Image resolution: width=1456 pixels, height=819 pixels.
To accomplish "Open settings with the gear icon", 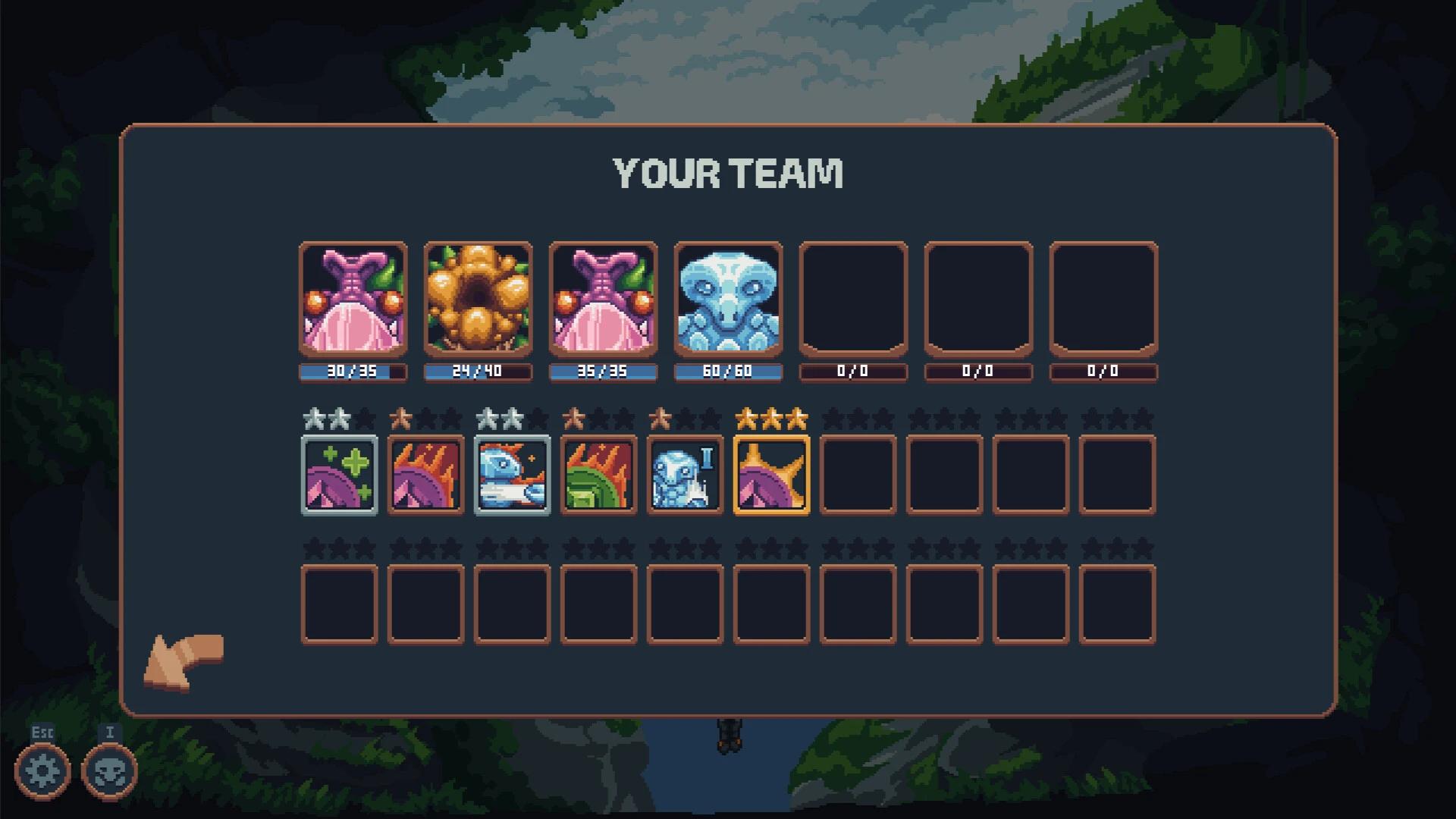I will tap(43, 771).
